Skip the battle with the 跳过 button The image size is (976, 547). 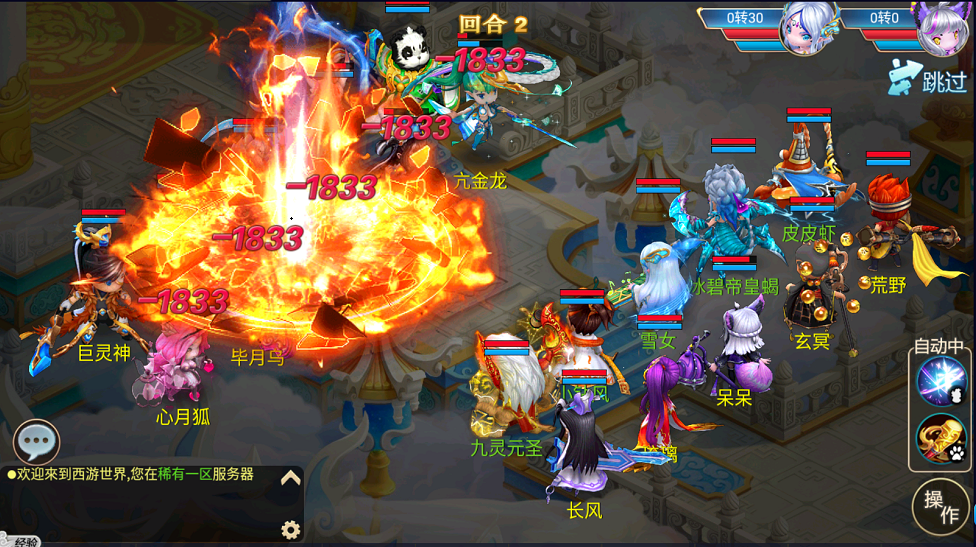coord(930,78)
